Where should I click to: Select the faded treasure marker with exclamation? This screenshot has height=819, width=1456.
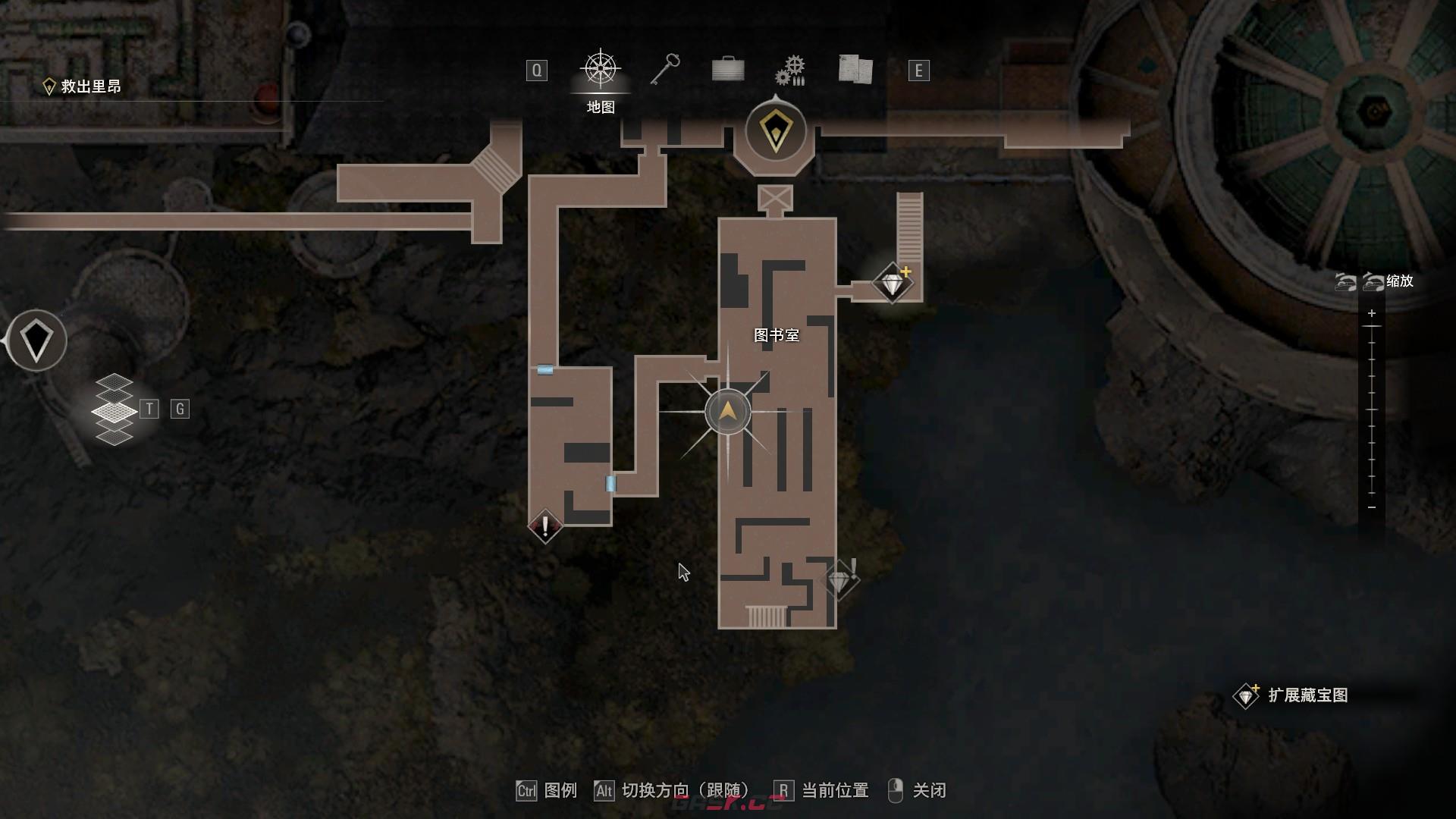point(839,580)
